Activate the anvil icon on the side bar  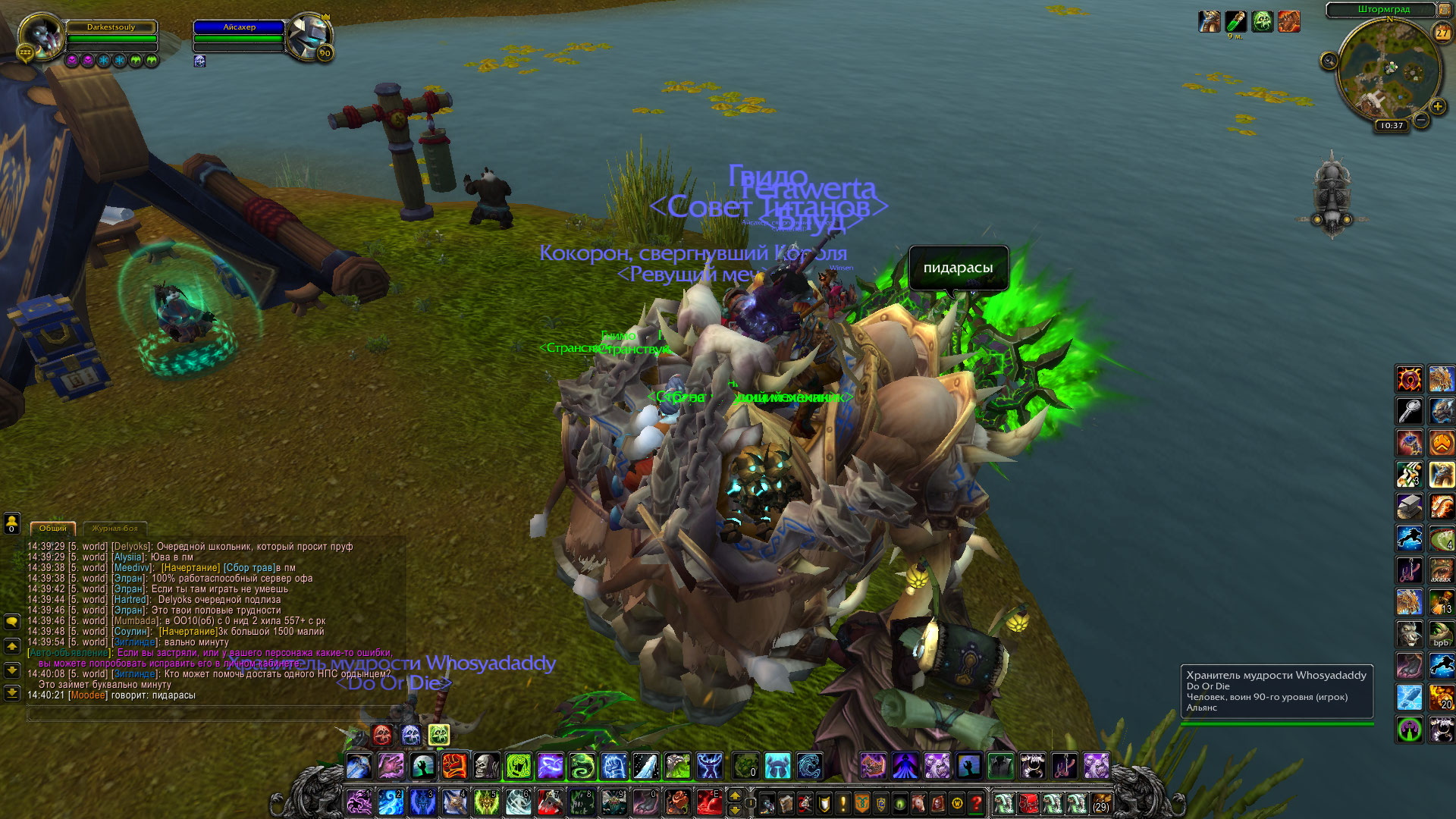click(x=1409, y=506)
